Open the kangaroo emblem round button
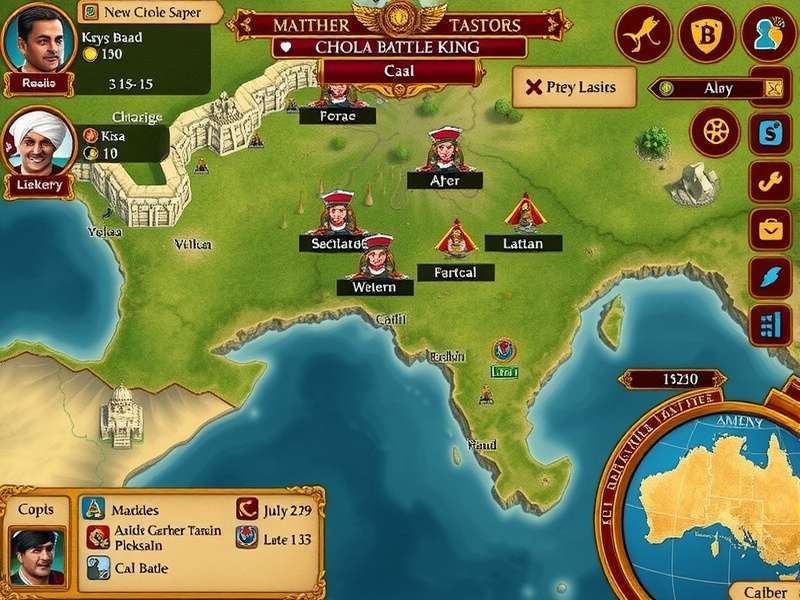Screen dimensions: 800x600 (642, 35)
